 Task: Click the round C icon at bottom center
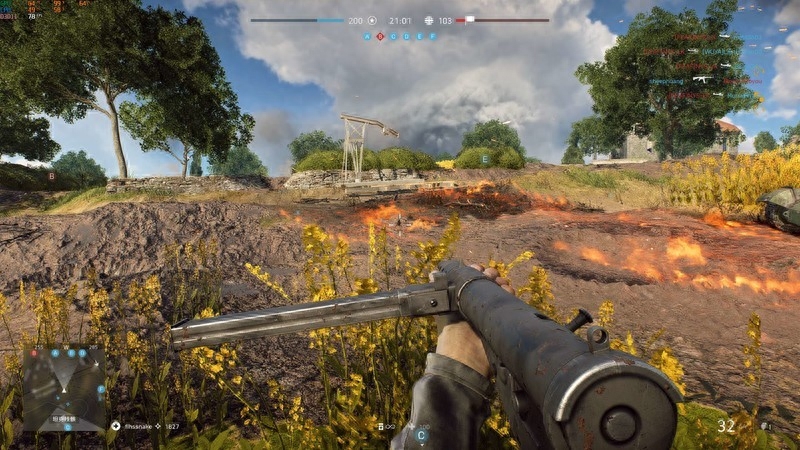(x=421, y=436)
